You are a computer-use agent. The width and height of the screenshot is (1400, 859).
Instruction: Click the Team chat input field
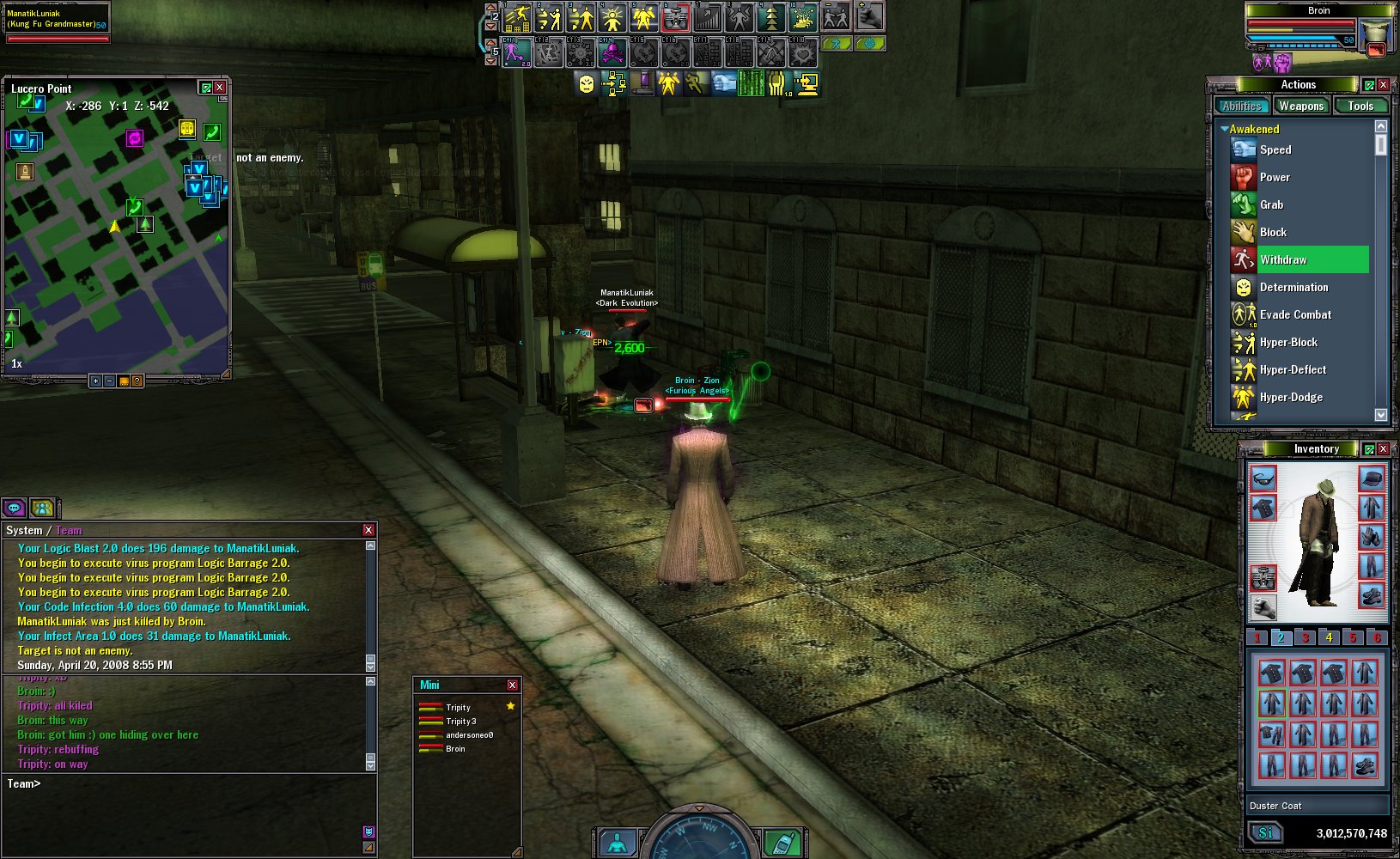tap(189, 783)
